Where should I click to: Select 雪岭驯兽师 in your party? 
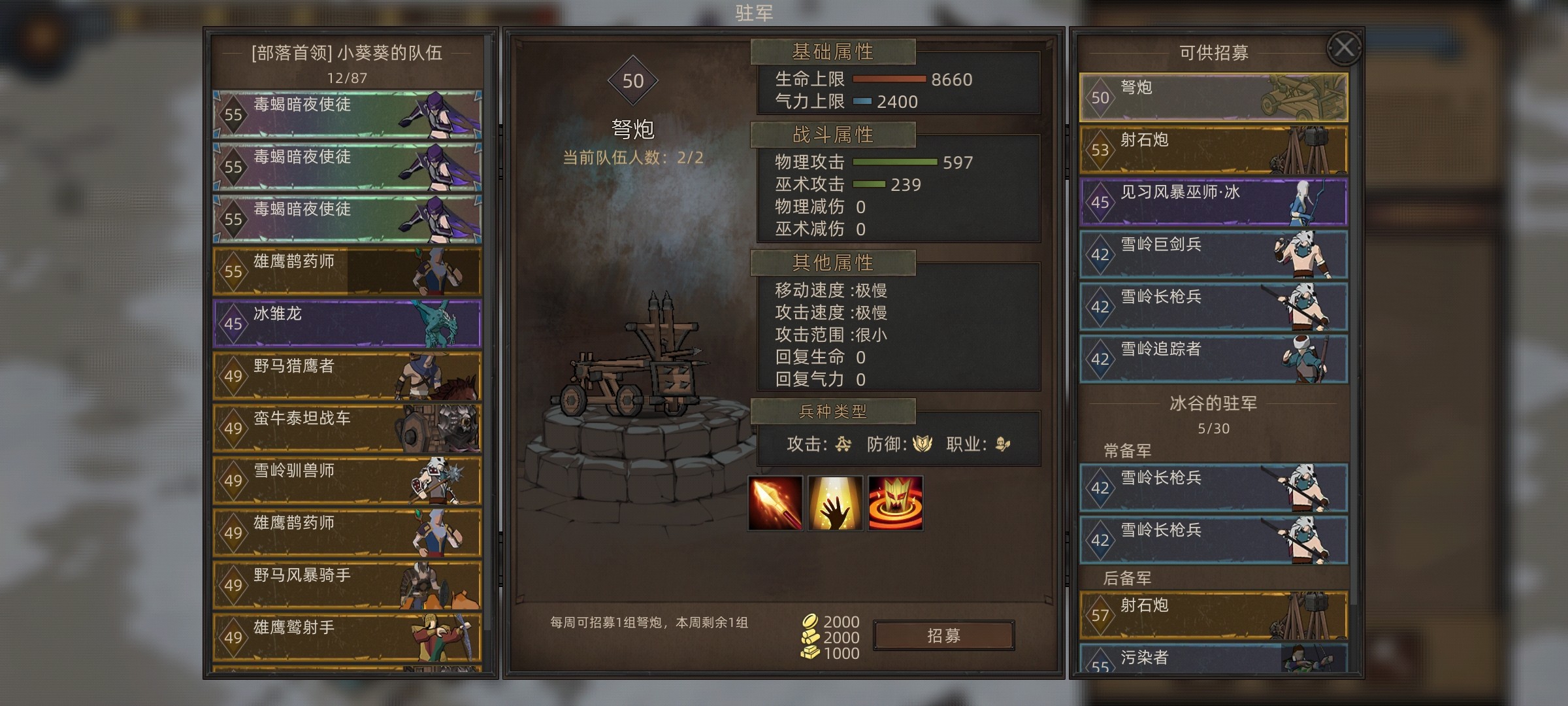(x=347, y=480)
